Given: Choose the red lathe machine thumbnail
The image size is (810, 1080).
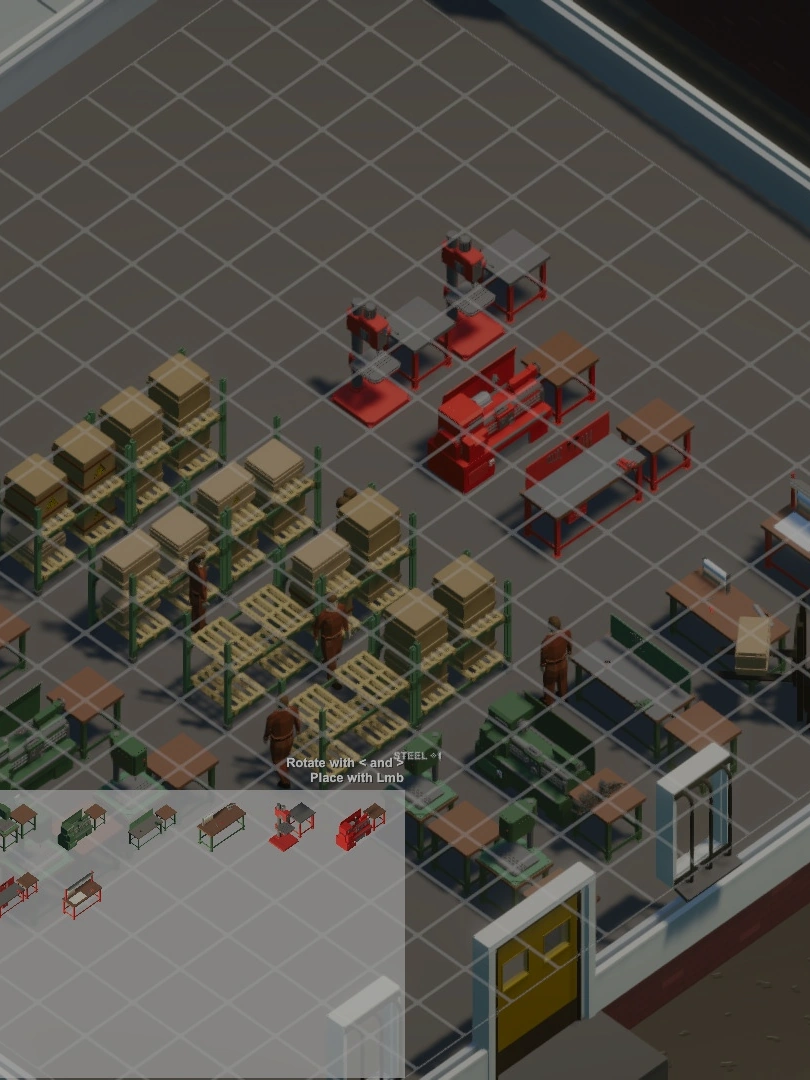Looking at the screenshot, I should tap(359, 827).
